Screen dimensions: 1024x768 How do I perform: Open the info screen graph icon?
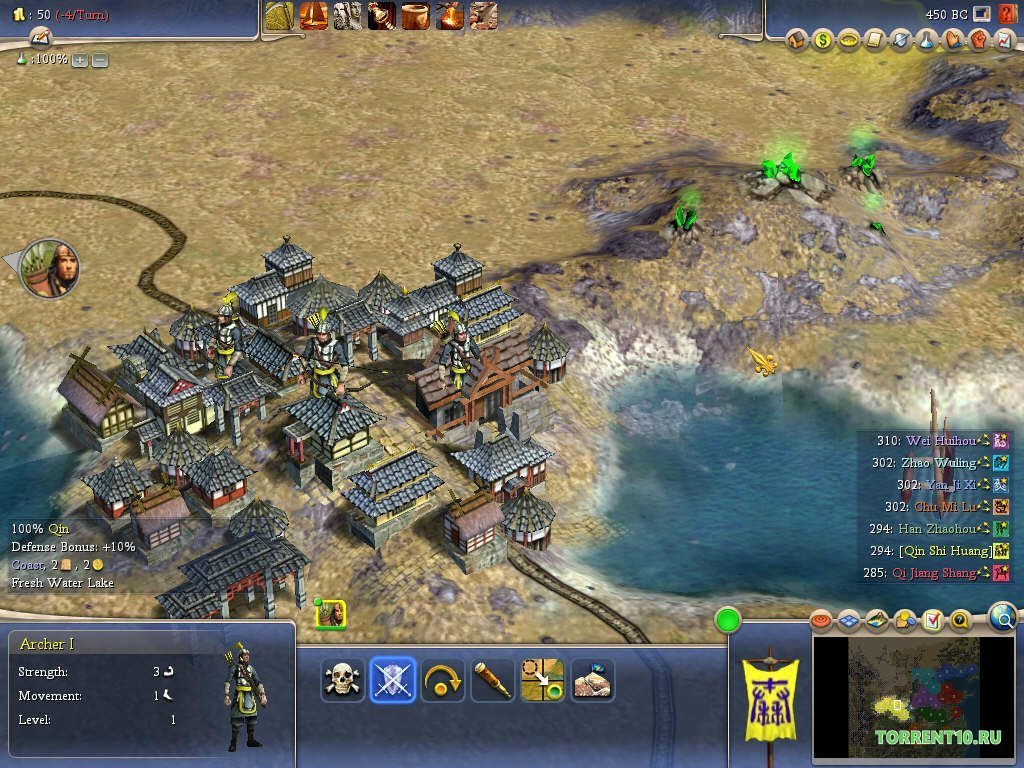pos(1005,41)
